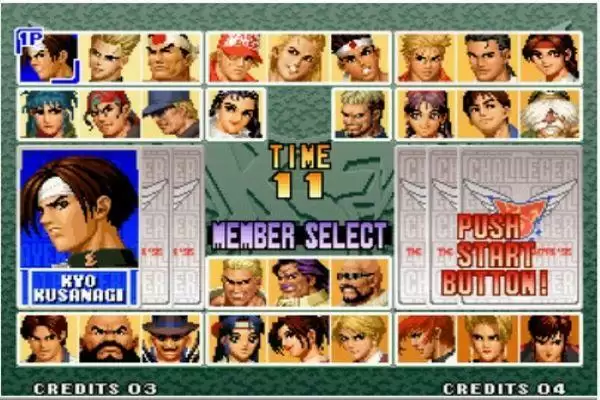This screenshot has height=400, width=600.
Task: Pick Goro Daimon's portrait with white headband
Action: pos(172,58)
